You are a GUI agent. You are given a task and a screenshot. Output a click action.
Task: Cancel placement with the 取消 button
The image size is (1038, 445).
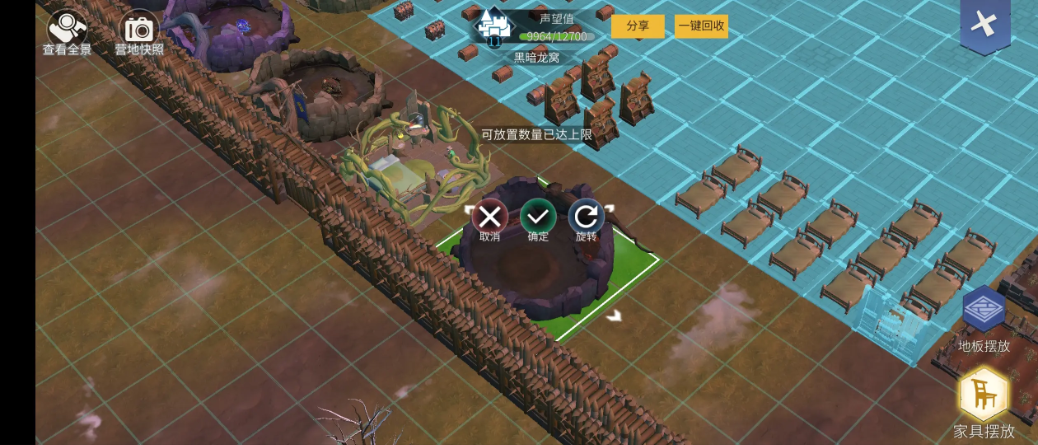pyautogui.click(x=490, y=217)
